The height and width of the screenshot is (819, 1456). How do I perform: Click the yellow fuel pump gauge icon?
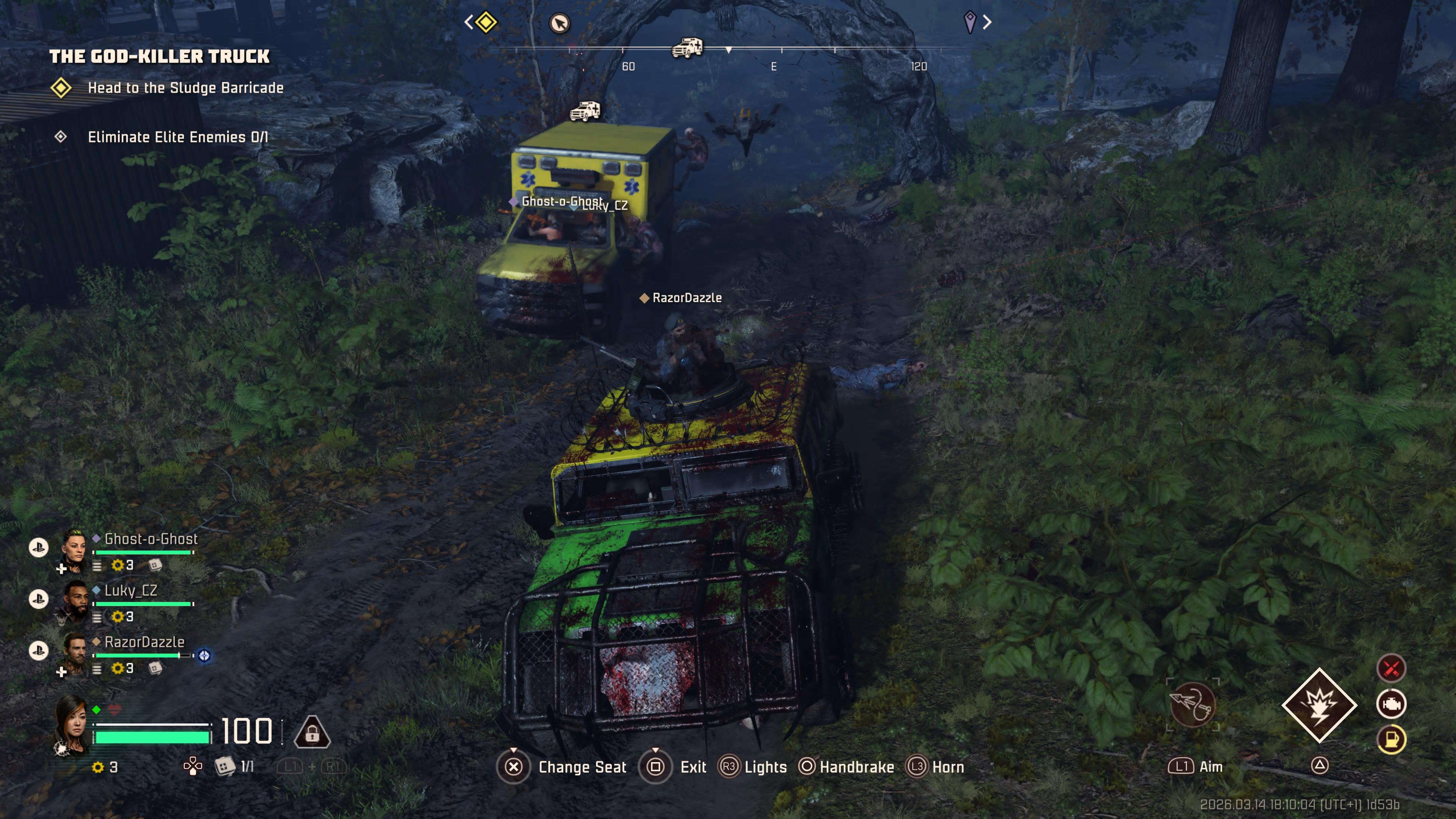coord(1391,739)
